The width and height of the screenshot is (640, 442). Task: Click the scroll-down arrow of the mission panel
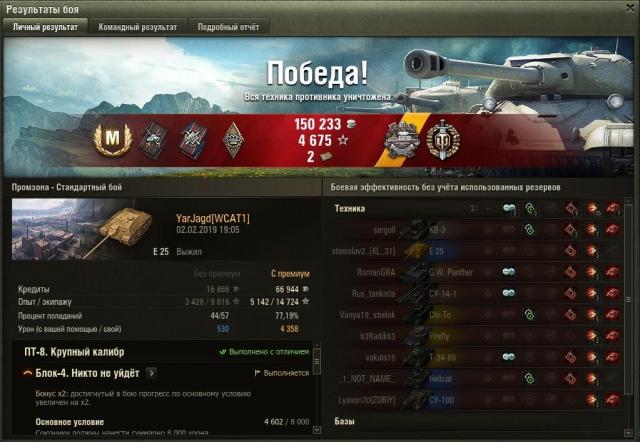pos(317,433)
